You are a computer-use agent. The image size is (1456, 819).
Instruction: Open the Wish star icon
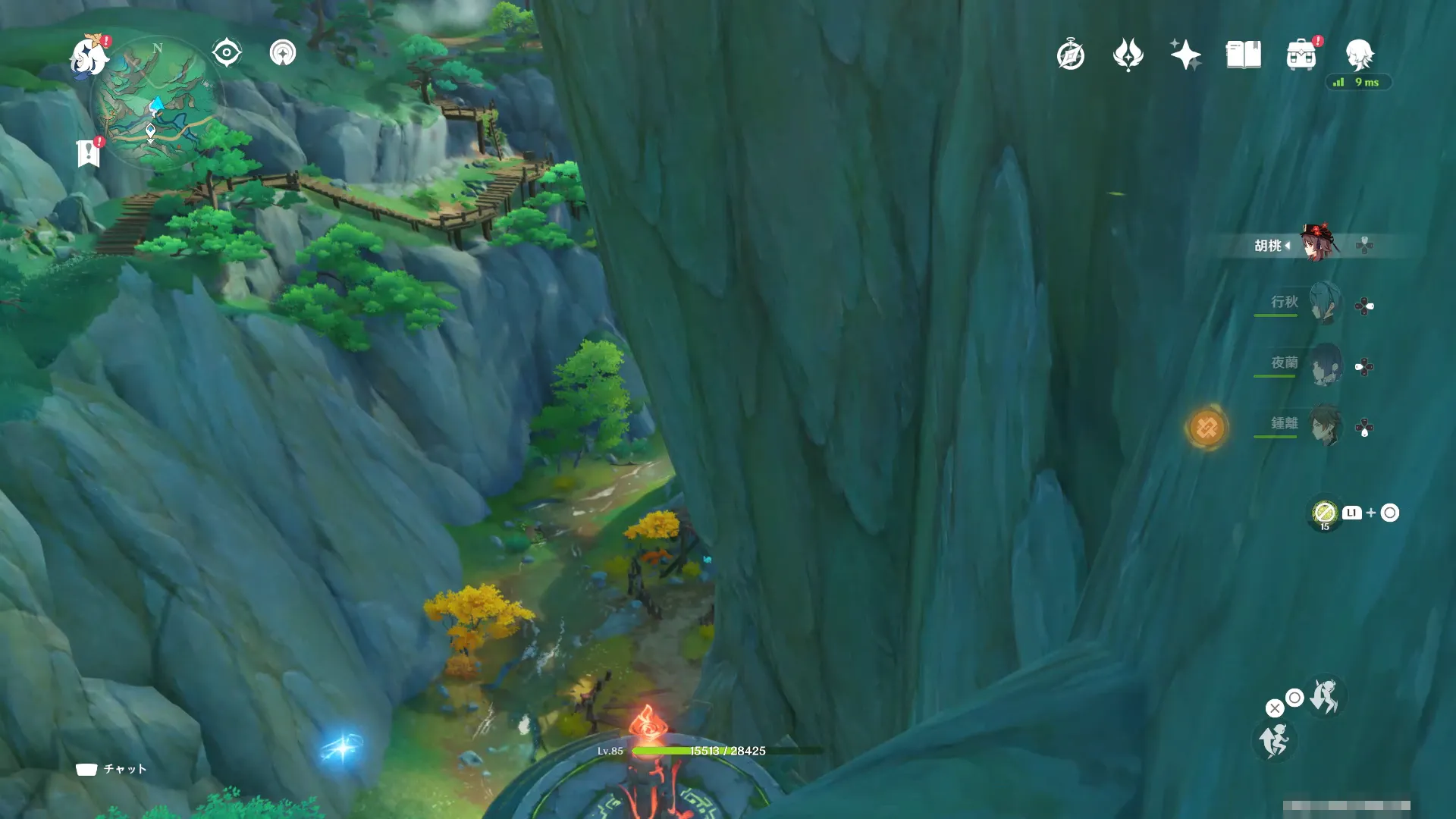pos(1185,55)
